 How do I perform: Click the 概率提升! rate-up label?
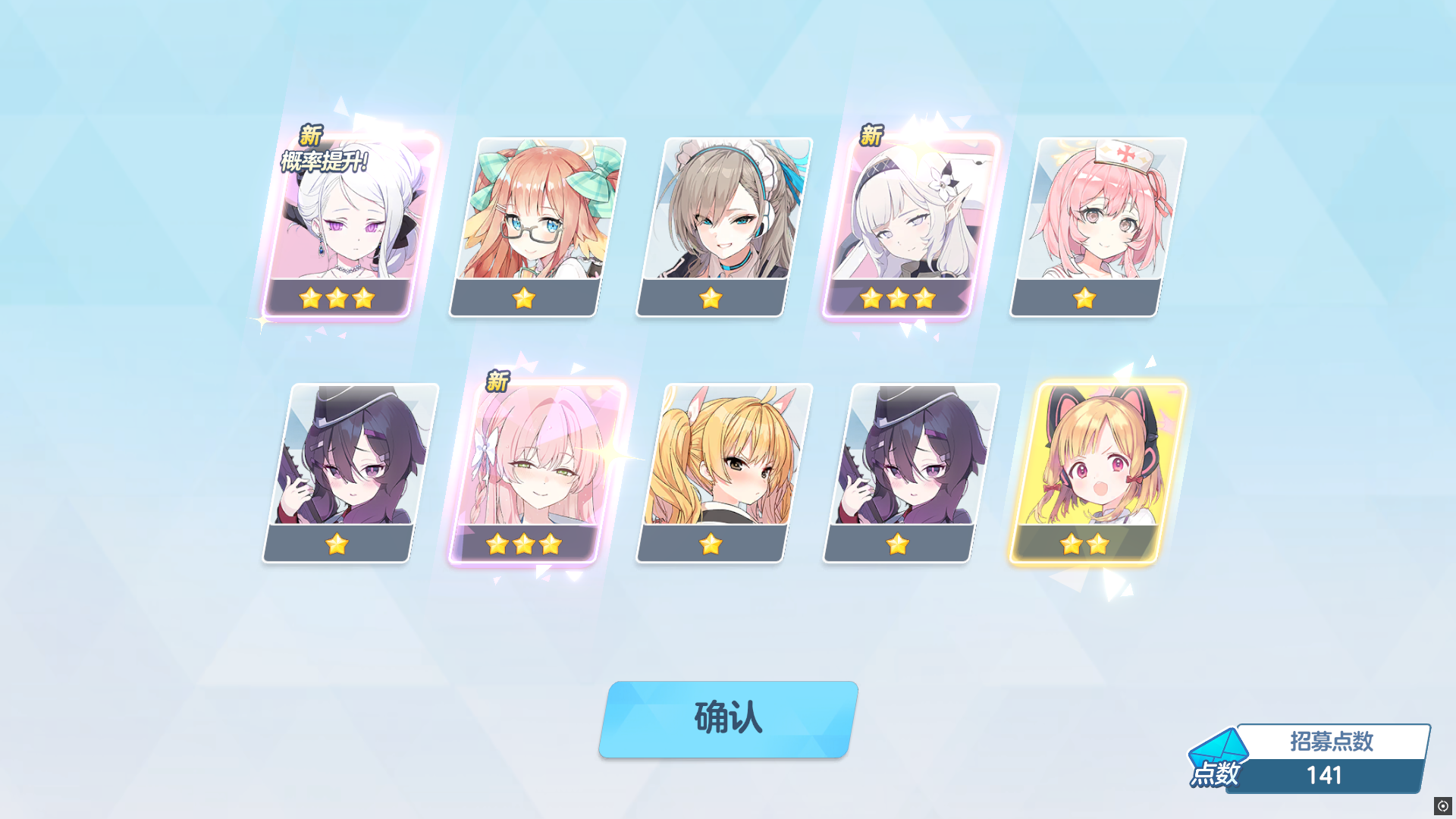coord(322,160)
